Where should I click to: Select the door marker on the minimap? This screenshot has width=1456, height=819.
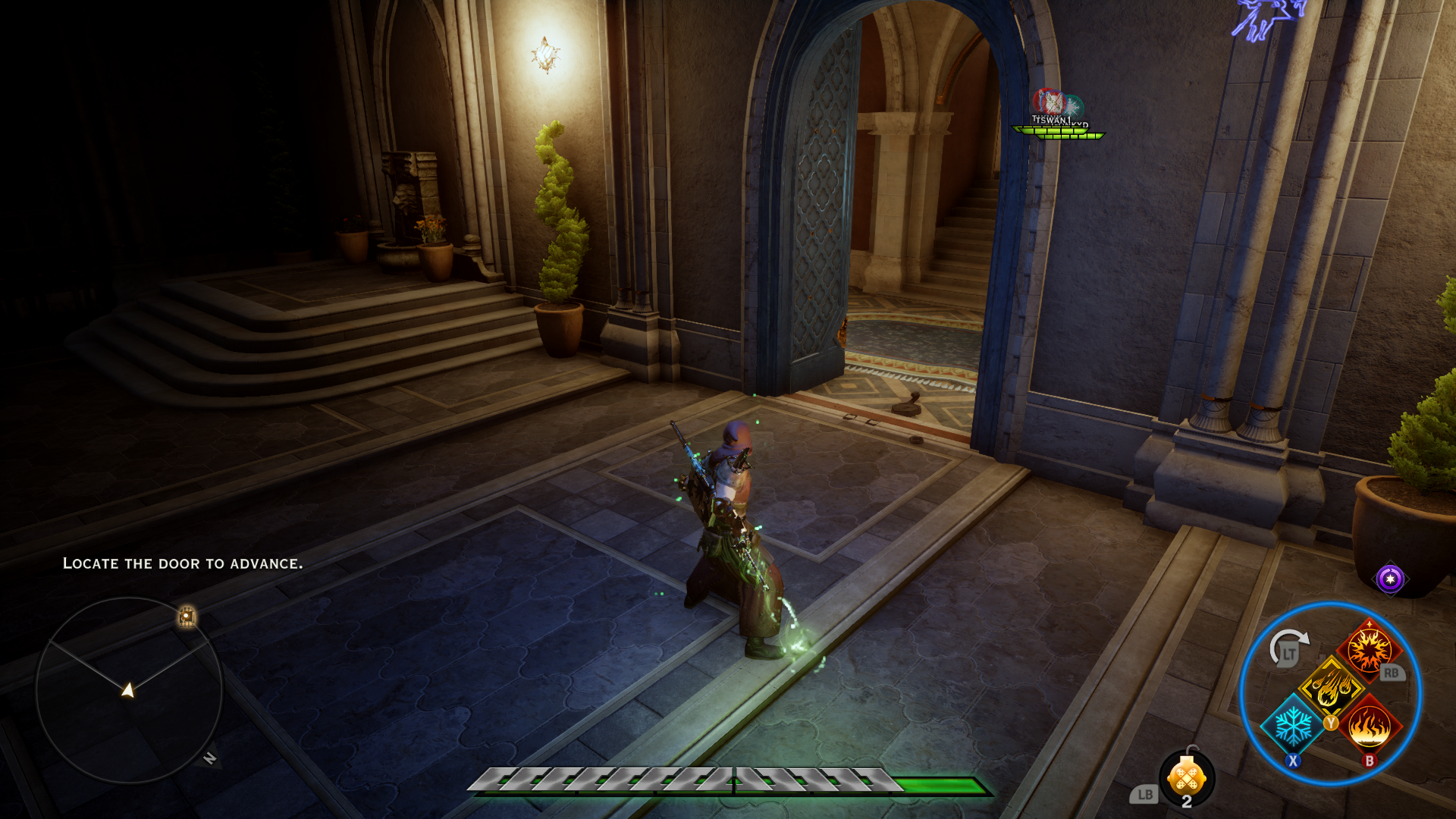tap(187, 617)
